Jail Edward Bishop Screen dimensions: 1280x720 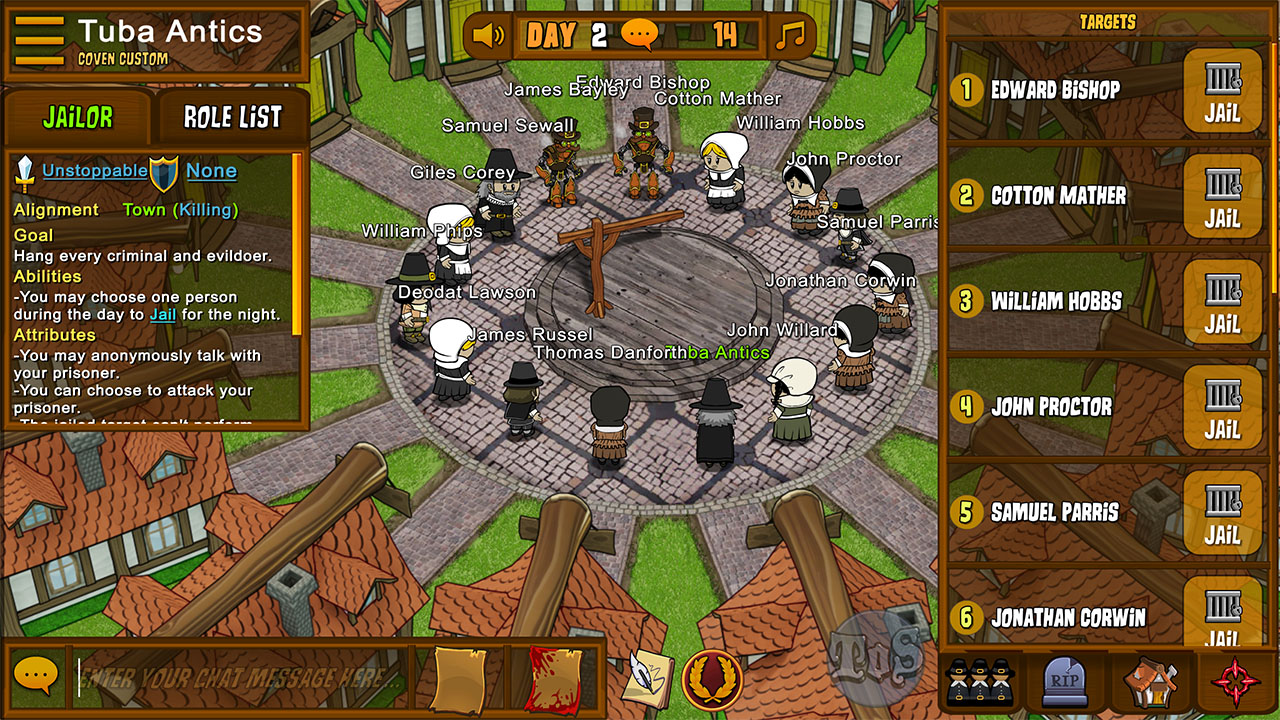[x=1222, y=92]
